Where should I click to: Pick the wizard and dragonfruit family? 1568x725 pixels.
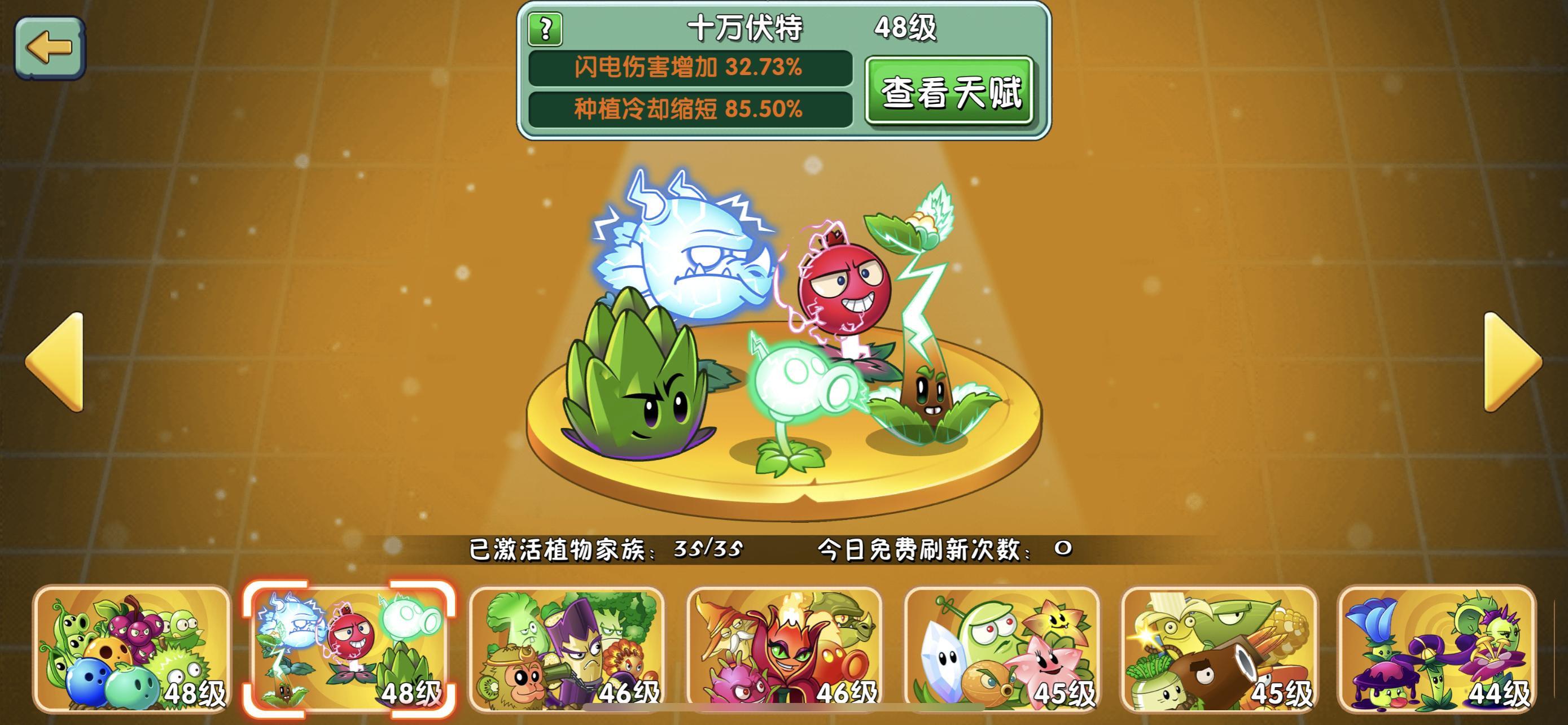point(784,649)
